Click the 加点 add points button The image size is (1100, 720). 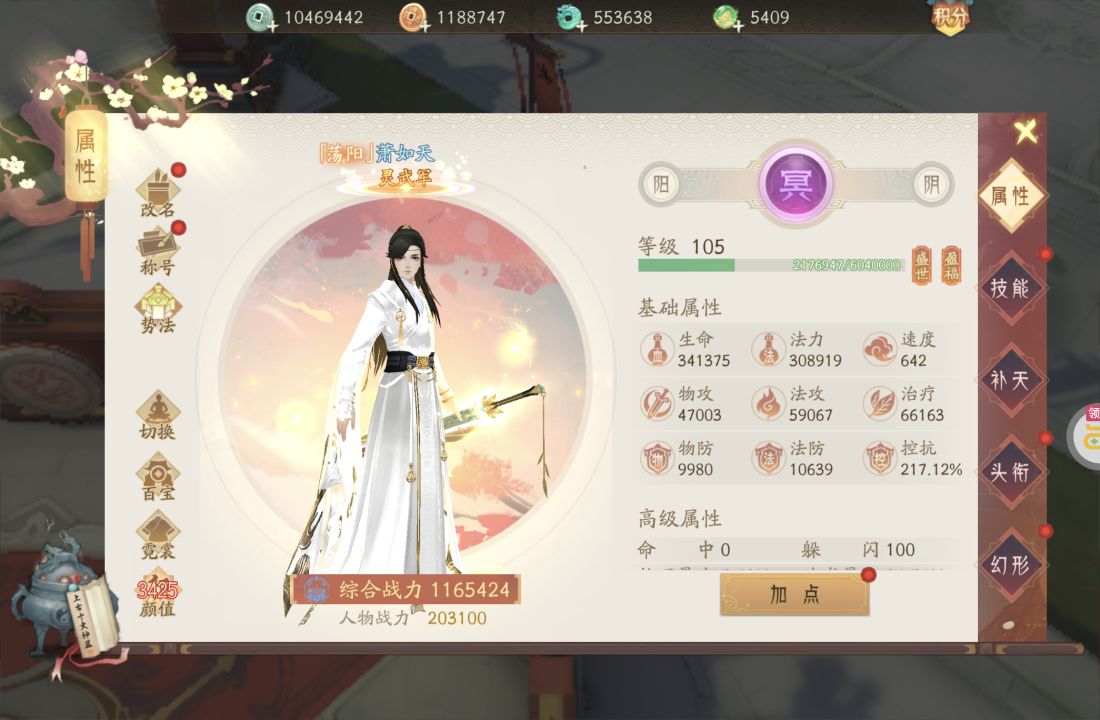tap(795, 594)
